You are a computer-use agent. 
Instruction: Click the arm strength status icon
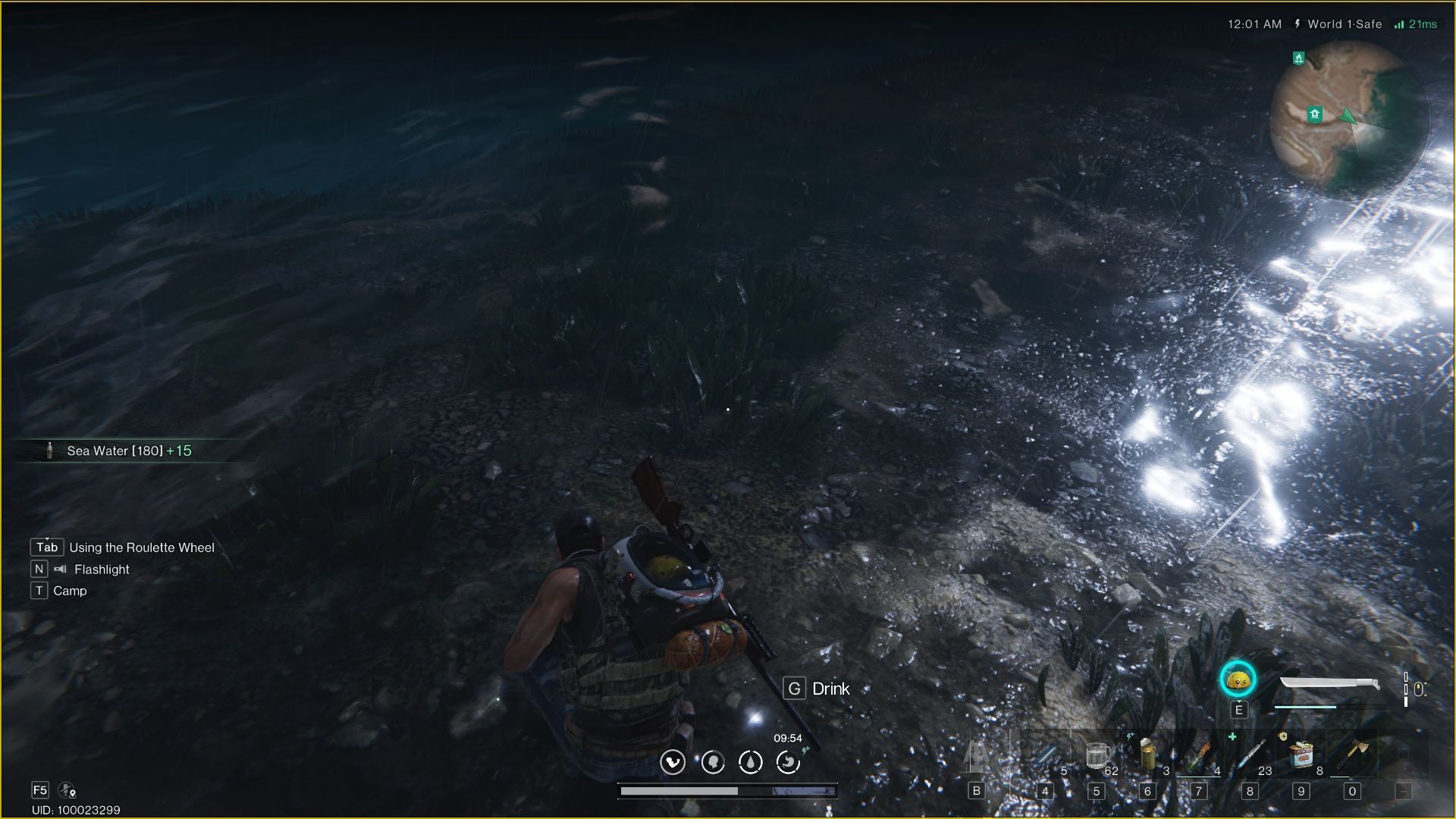click(x=673, y=762)
